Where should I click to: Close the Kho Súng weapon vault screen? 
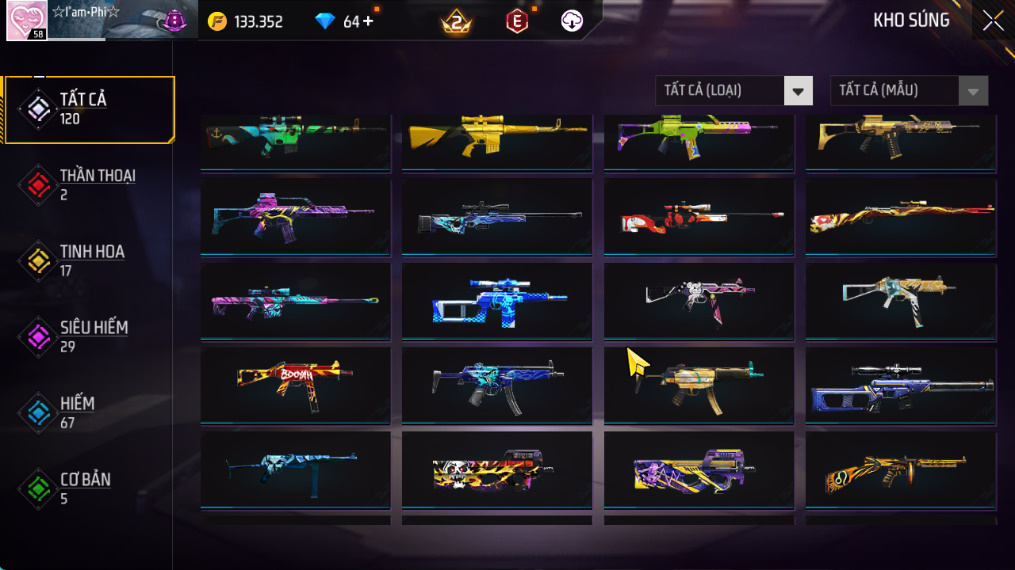pos(992,21)
